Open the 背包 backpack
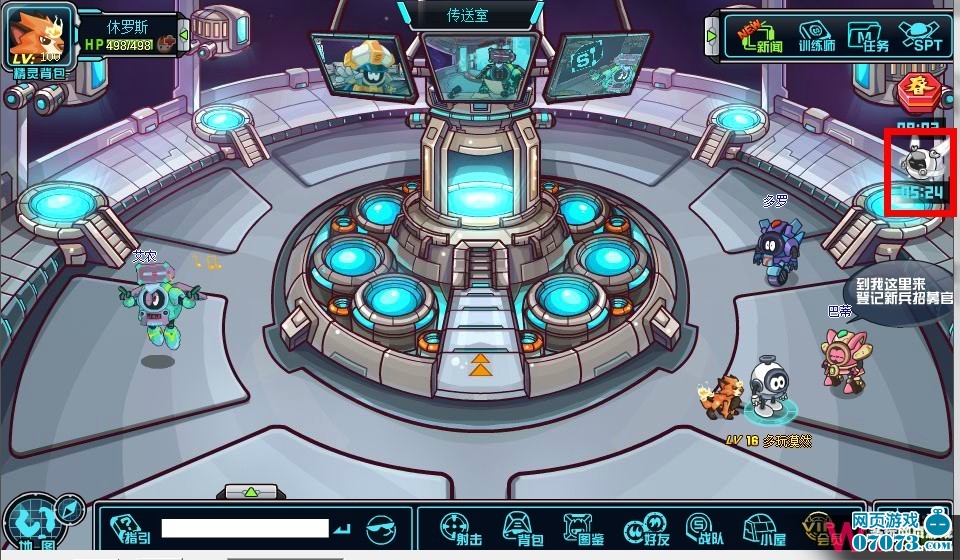 [x=517, y=528]
